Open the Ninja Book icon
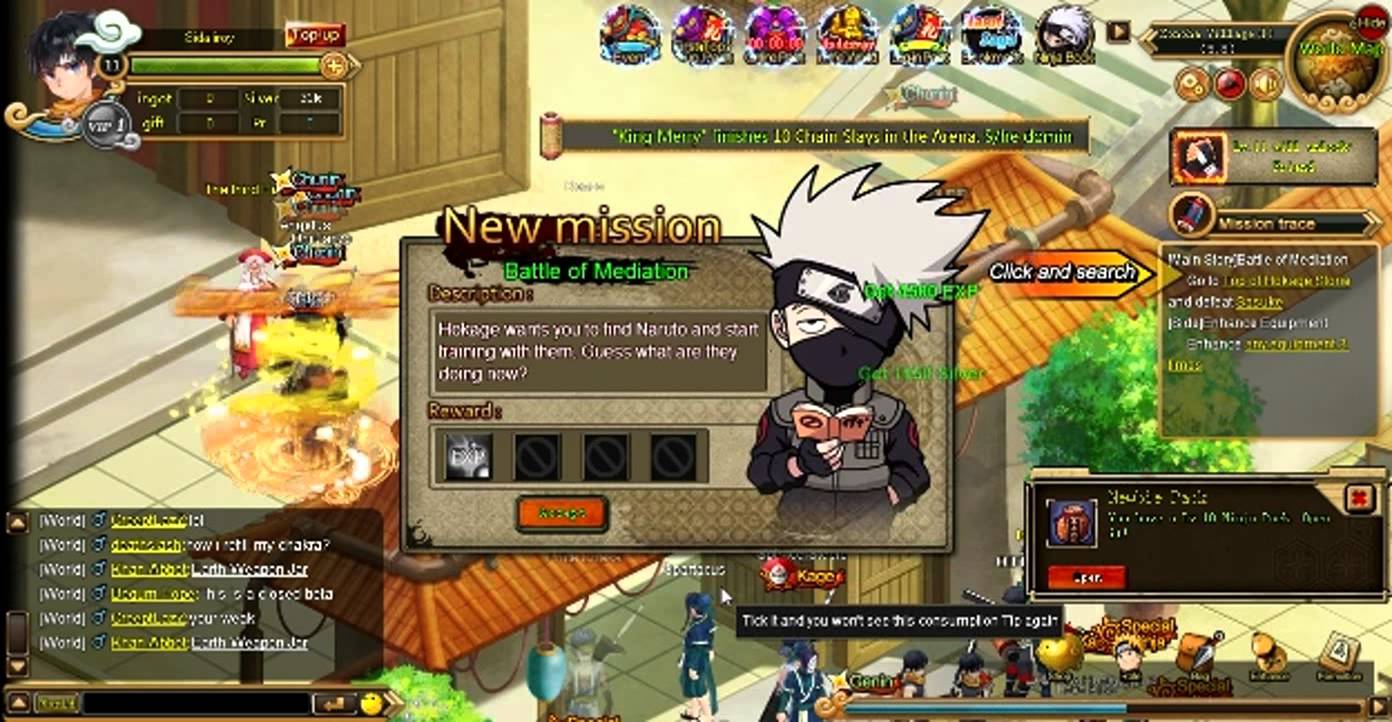This screenshot has height=722, width=1392. [x=1065, y=35]
